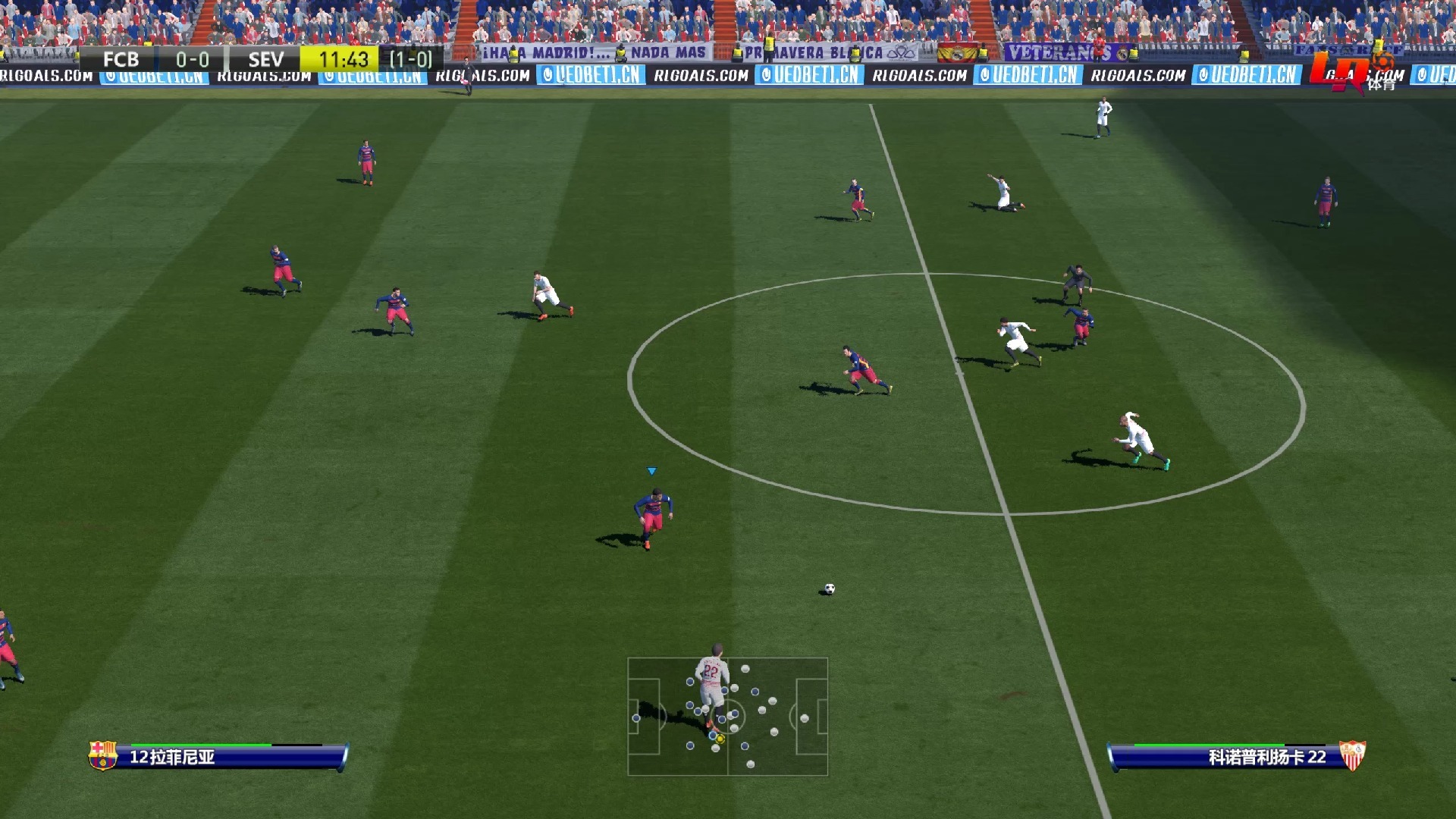
Task: Click the radar minimap of the pitch
Action: (x=727, y=717)
